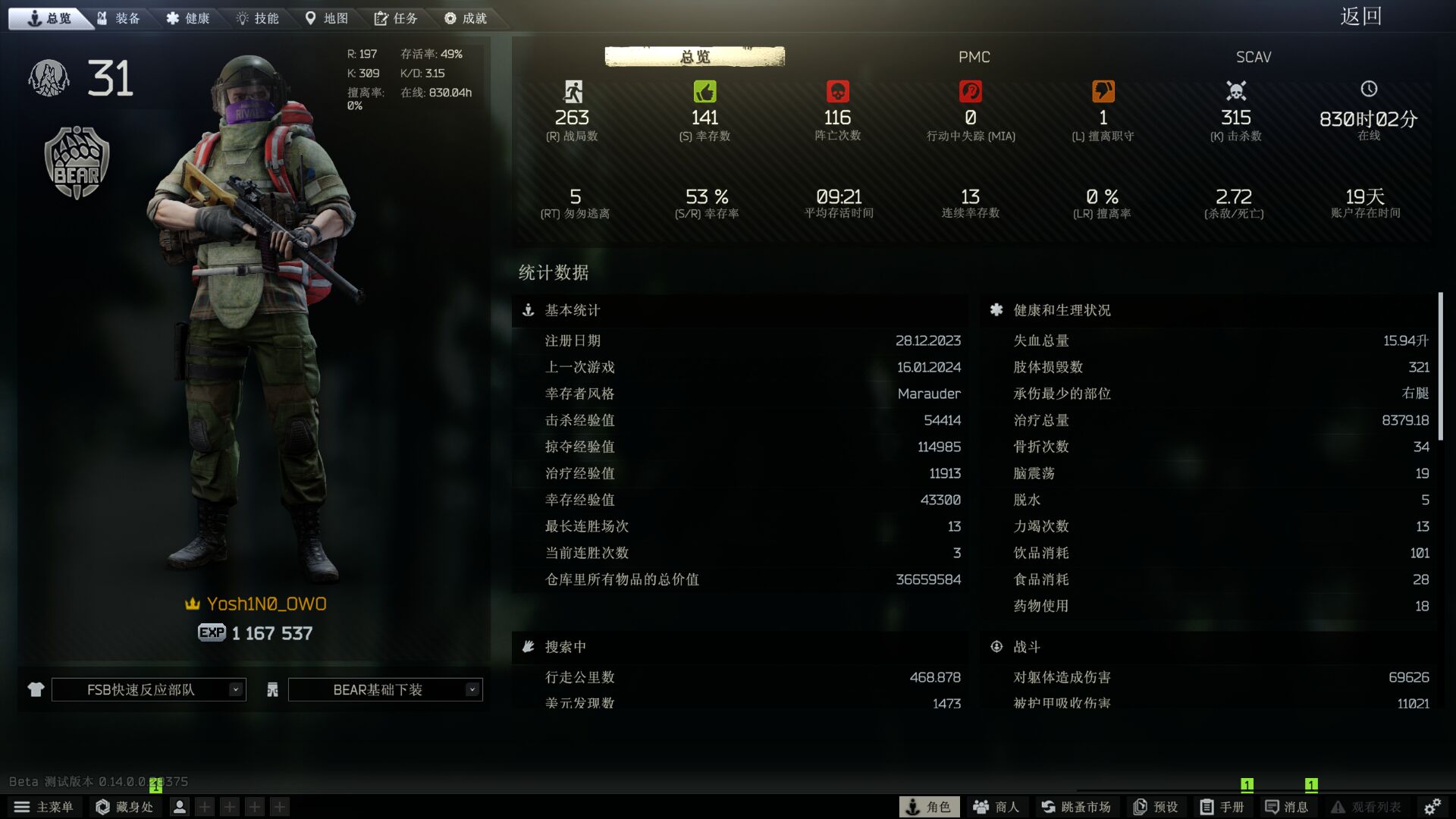The height and width of the screenshot is (819, 1456).
Task: Open the 跳蚤市场 flea market
Action: tap(1076, 807)
